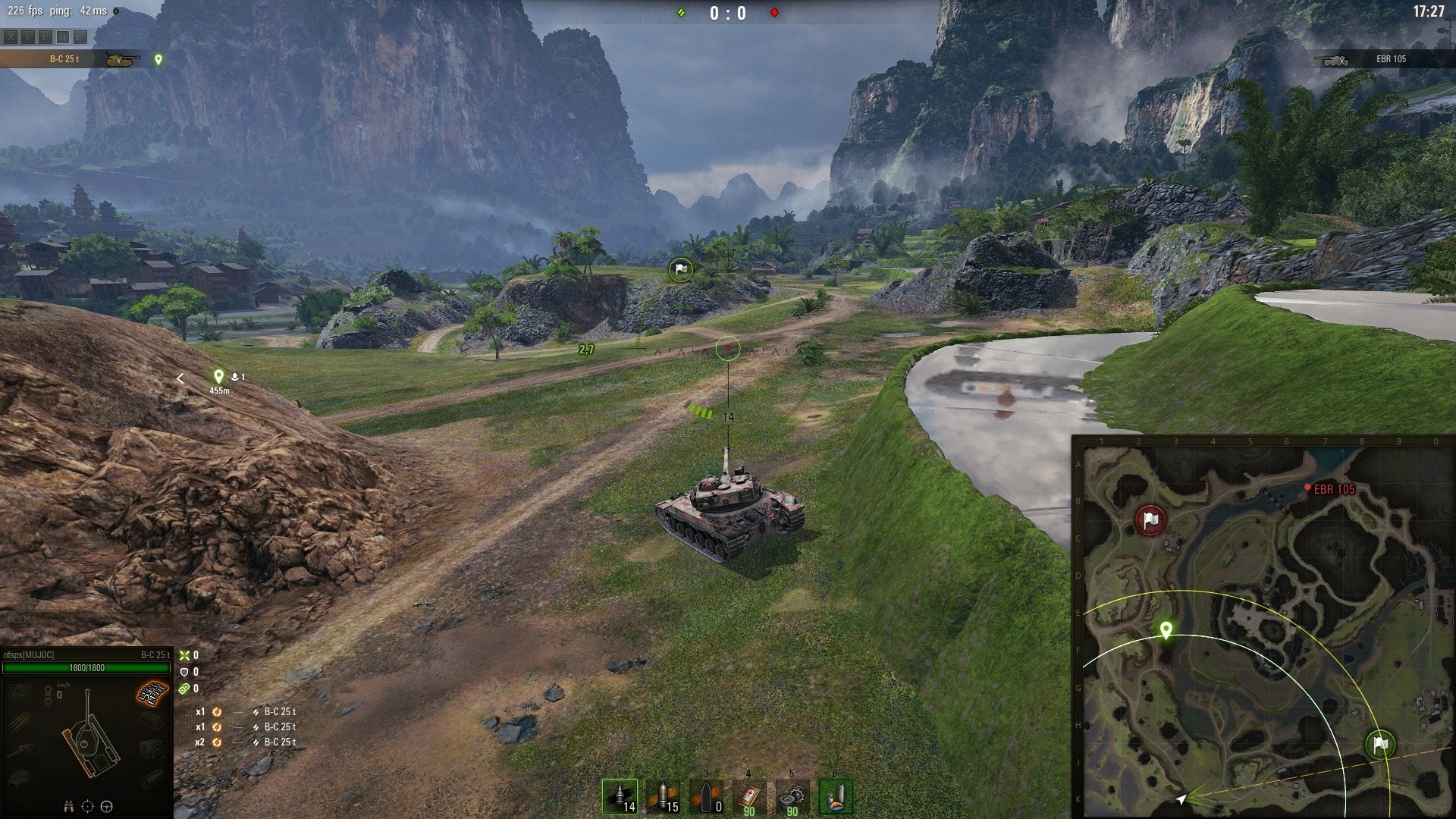Switch to the second shell with 15 rounds

click(663, 797)
